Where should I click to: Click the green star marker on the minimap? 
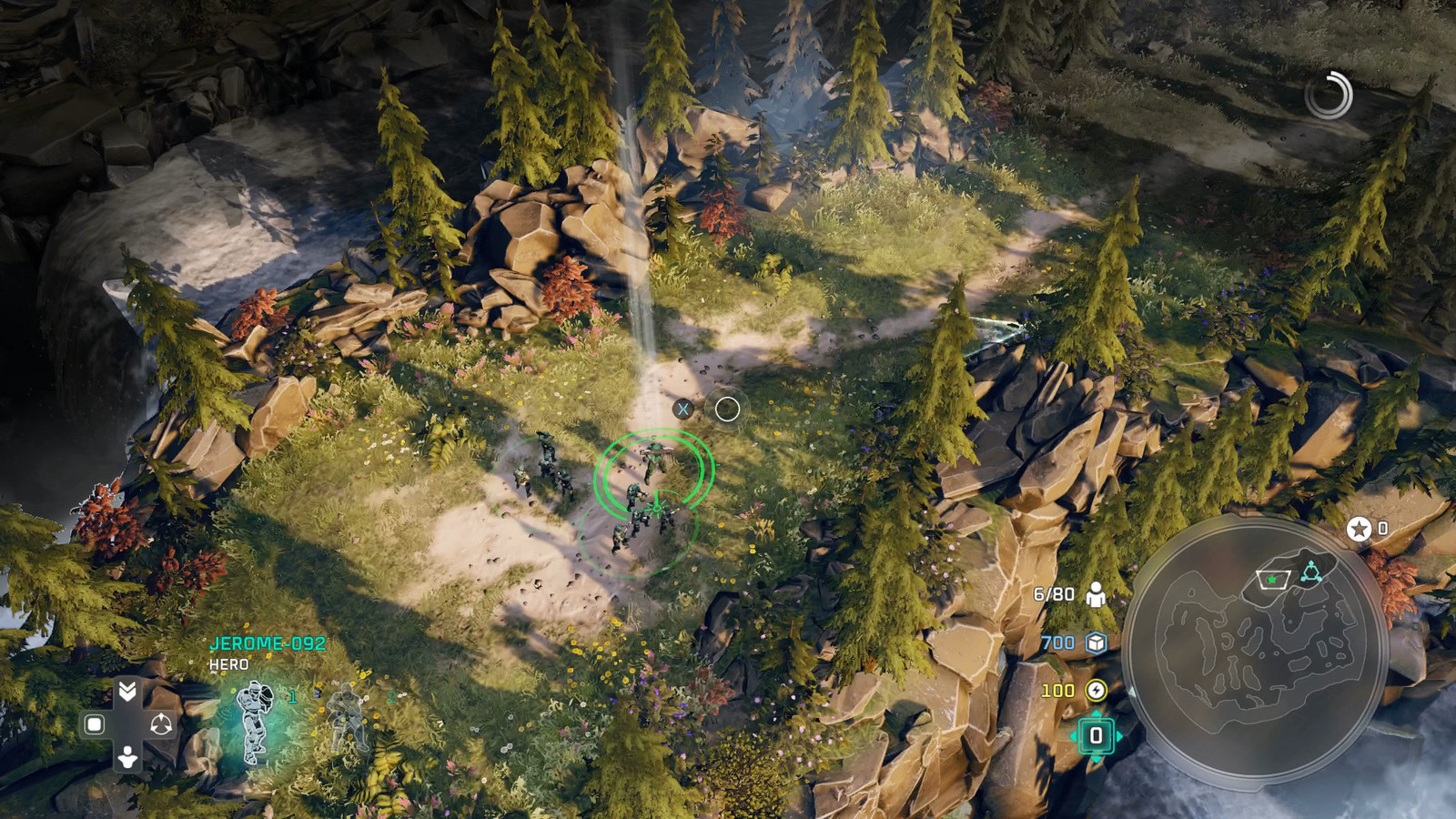[1272, 580]
